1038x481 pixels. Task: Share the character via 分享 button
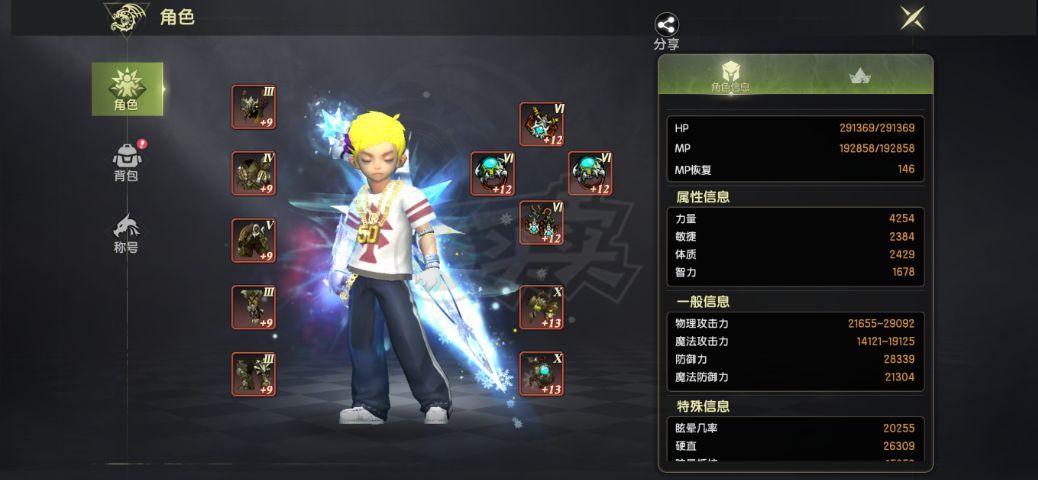[666, 29]
